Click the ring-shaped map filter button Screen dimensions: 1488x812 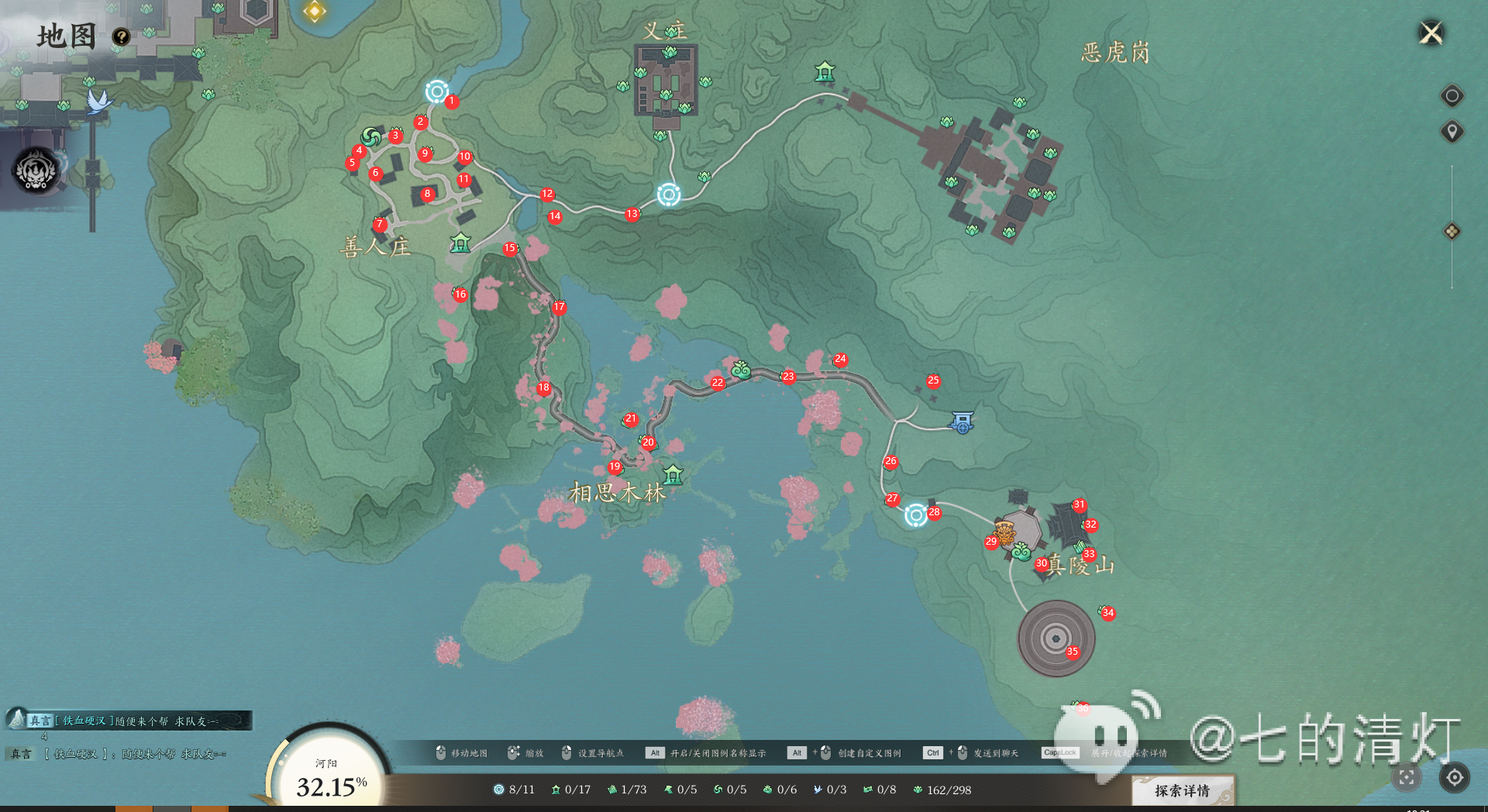click(1452, 96)
